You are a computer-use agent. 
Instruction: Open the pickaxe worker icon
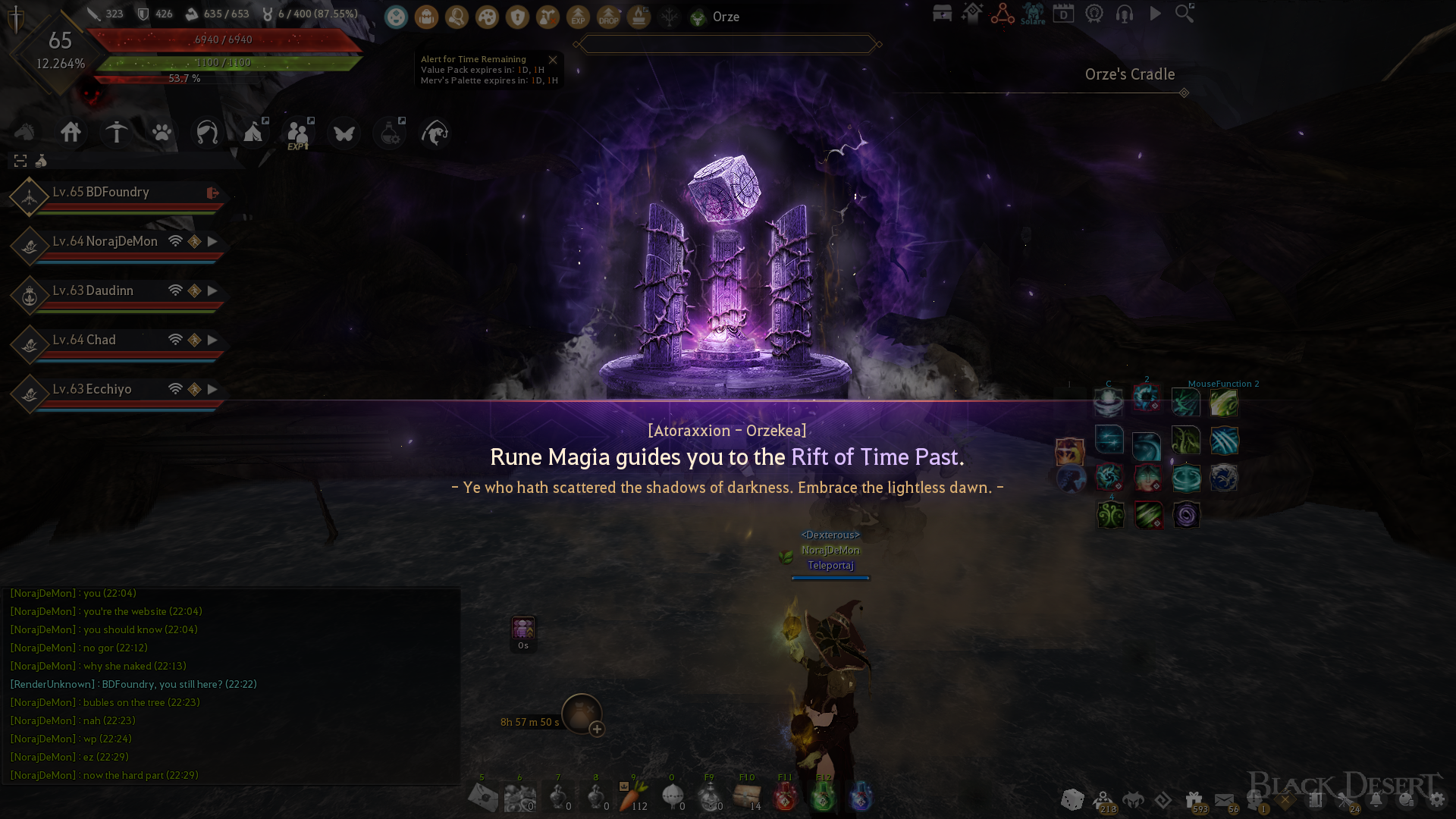click(117, 133)
